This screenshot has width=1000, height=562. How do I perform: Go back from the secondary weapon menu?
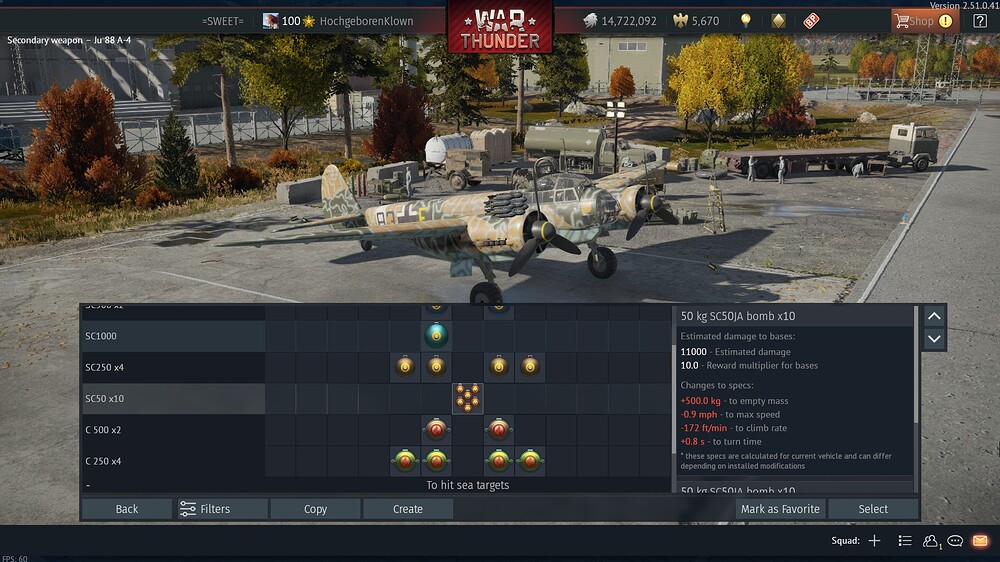click(127, 509)
